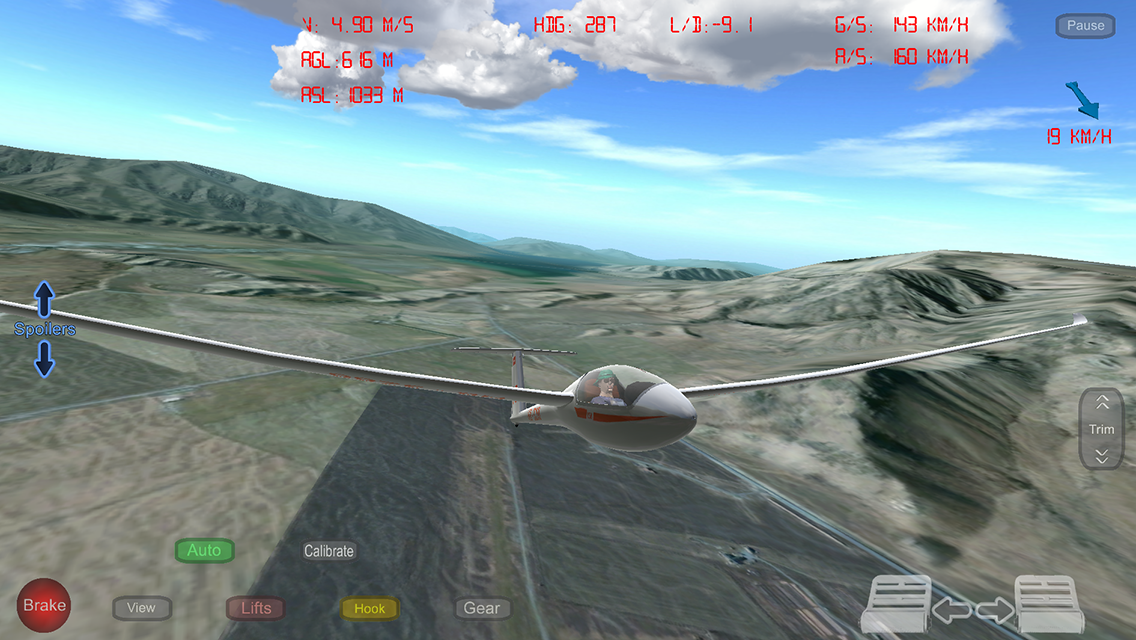Toggle the landing Gear button
The height and width of the screenshot is (640, 1136).
coord(482,608)
